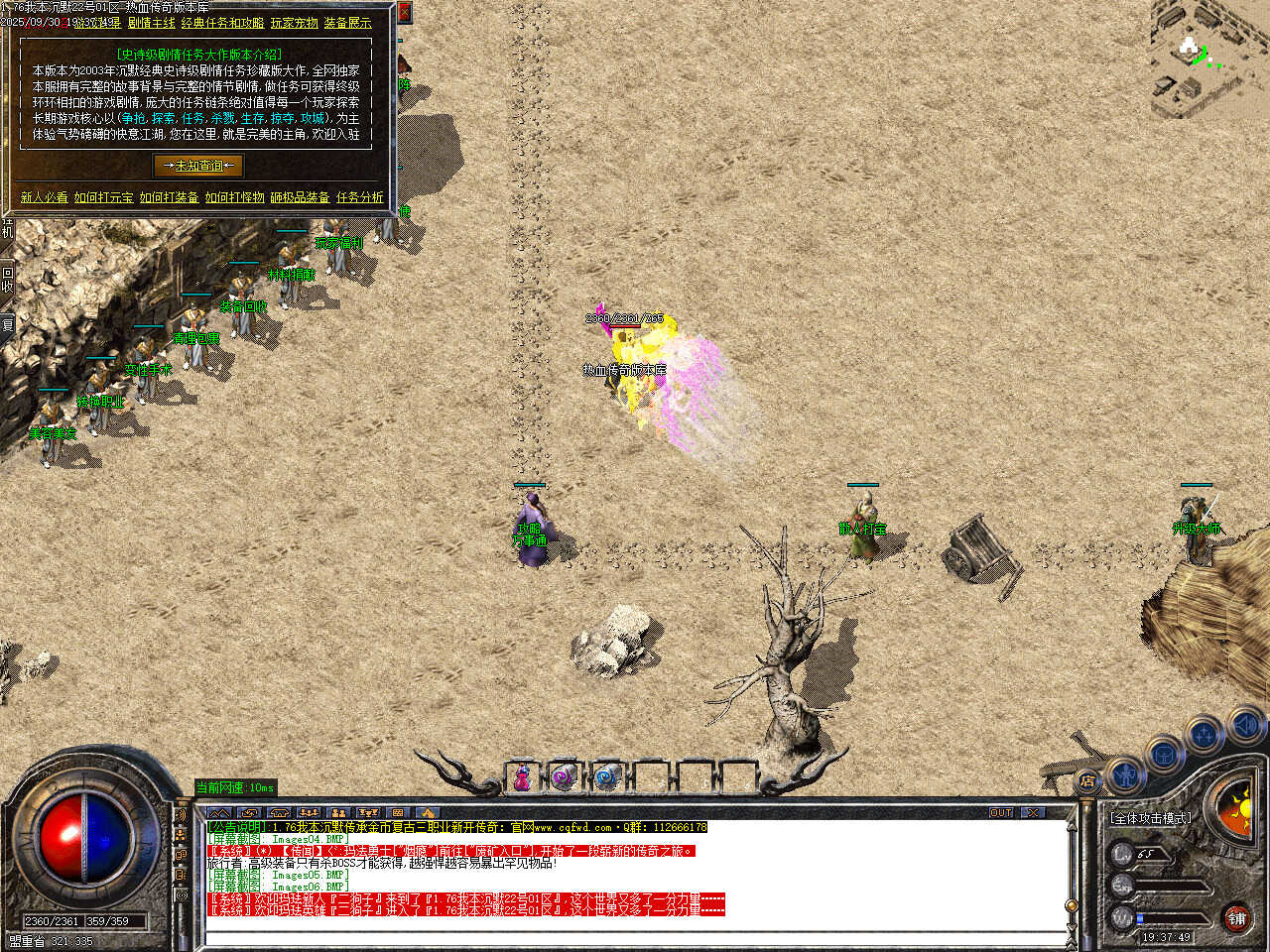Open the 经典任务和攻略 link
The width and height of the screenshot is (1270, 952).
pos(222,23)
